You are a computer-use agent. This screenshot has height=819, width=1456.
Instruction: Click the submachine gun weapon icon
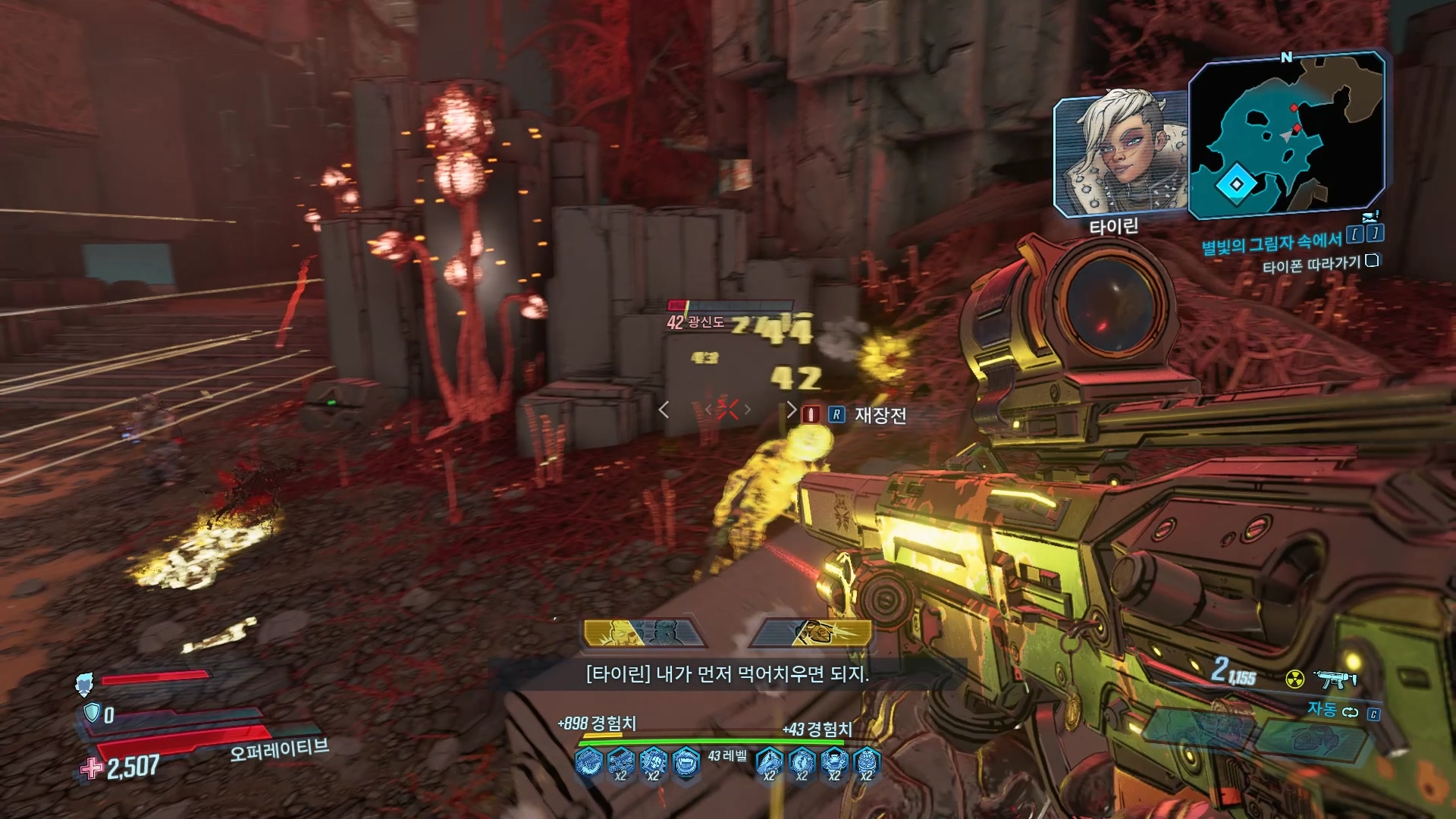1335,678
